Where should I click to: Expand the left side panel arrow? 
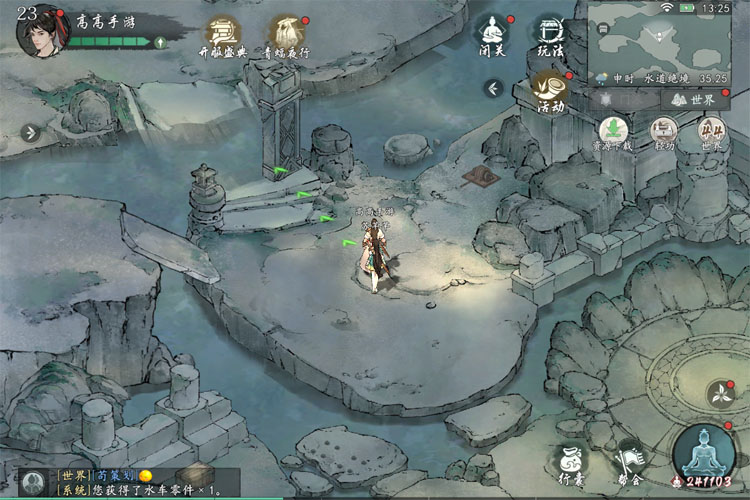[x=30, y=132]
